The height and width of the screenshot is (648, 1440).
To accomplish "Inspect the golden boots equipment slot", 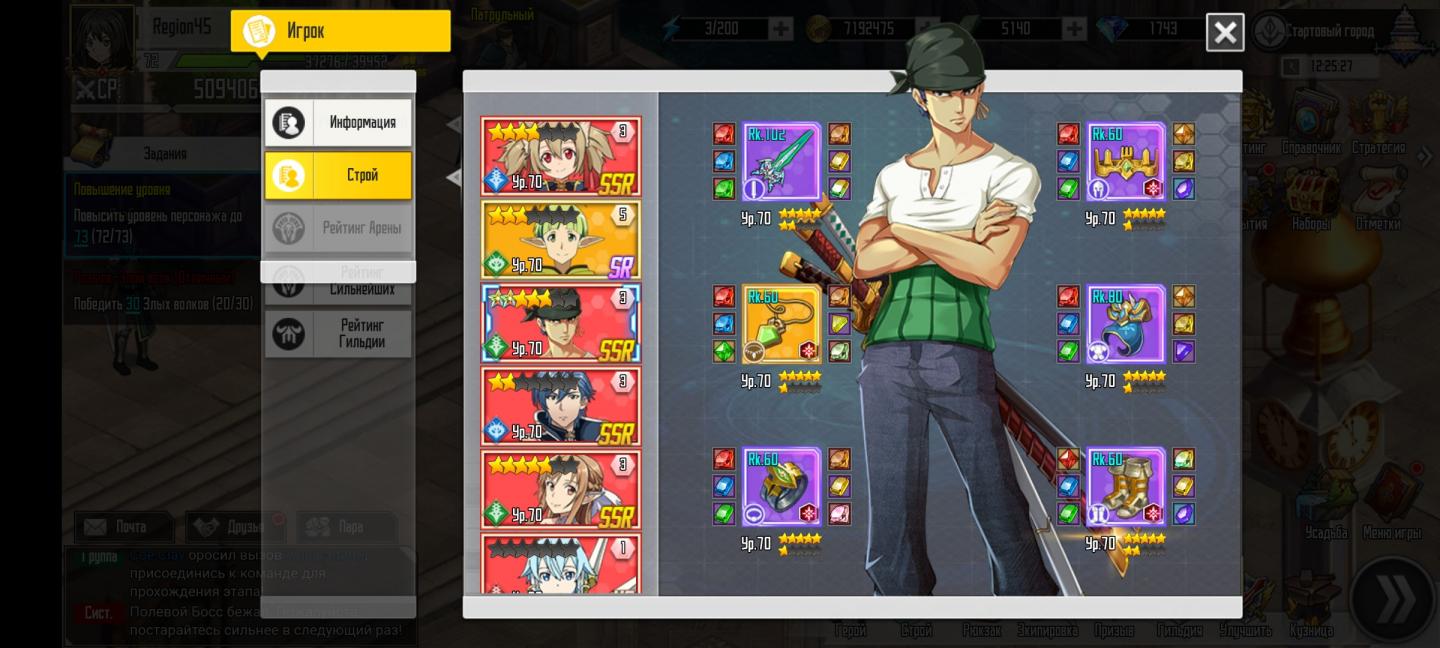I will [1125, 487].
